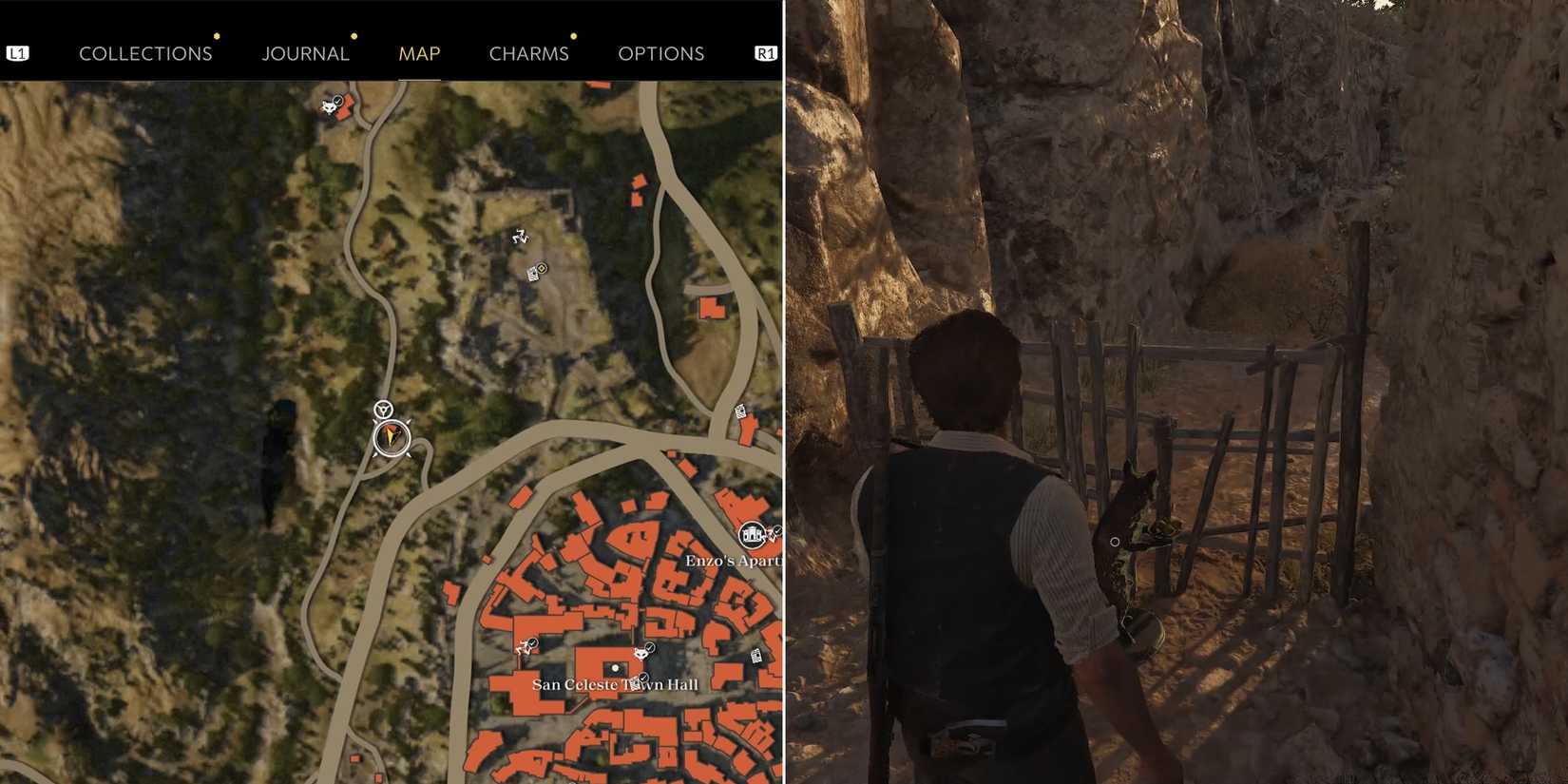Screen dimensions: 1568x784
Task: Click the triskelion symbol icon on the ruins
Action: [520, 238]
